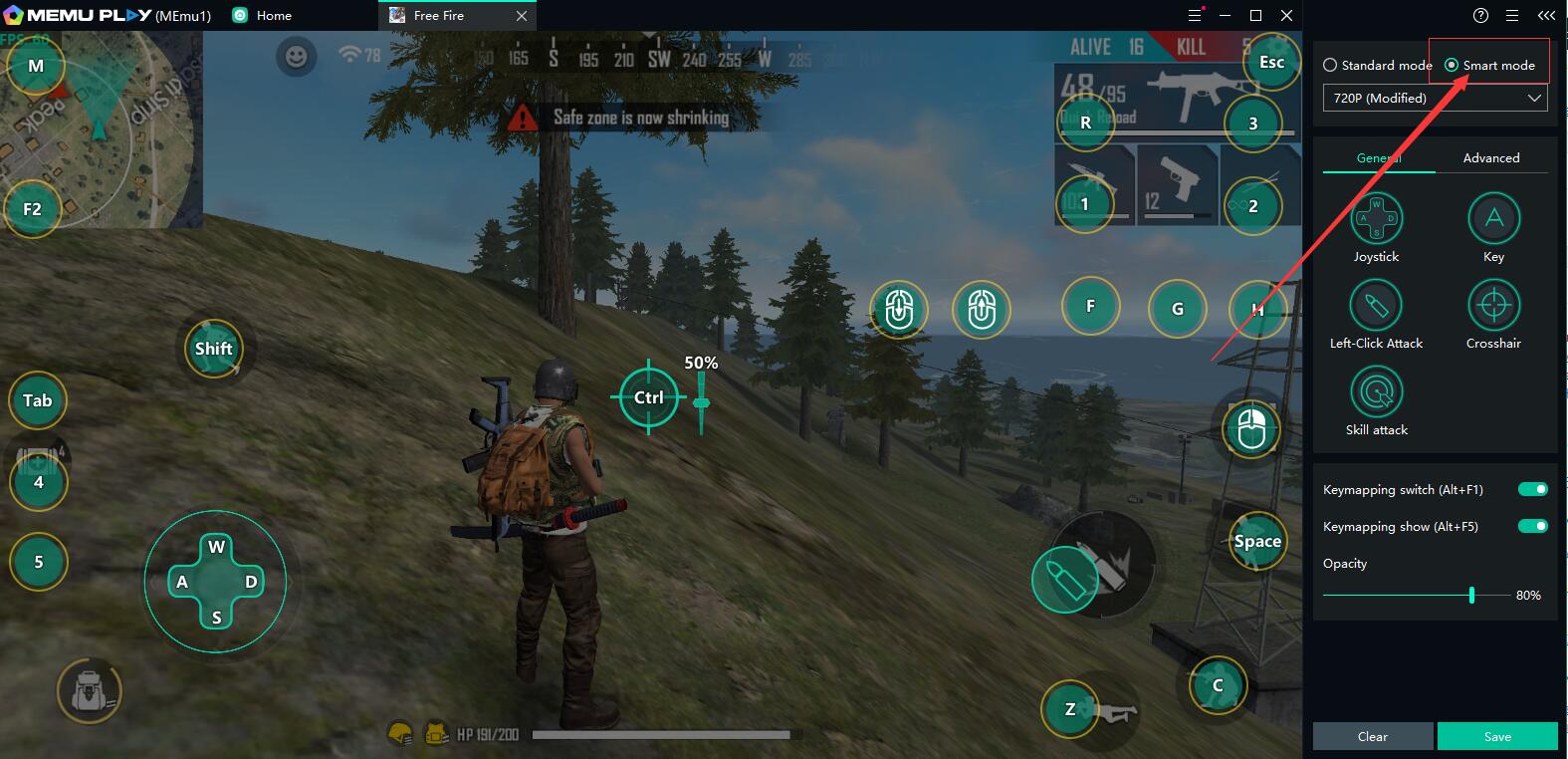1568x759 pixels.
Task: Click the Opacity slider handle
Action: click(1471, 595)
